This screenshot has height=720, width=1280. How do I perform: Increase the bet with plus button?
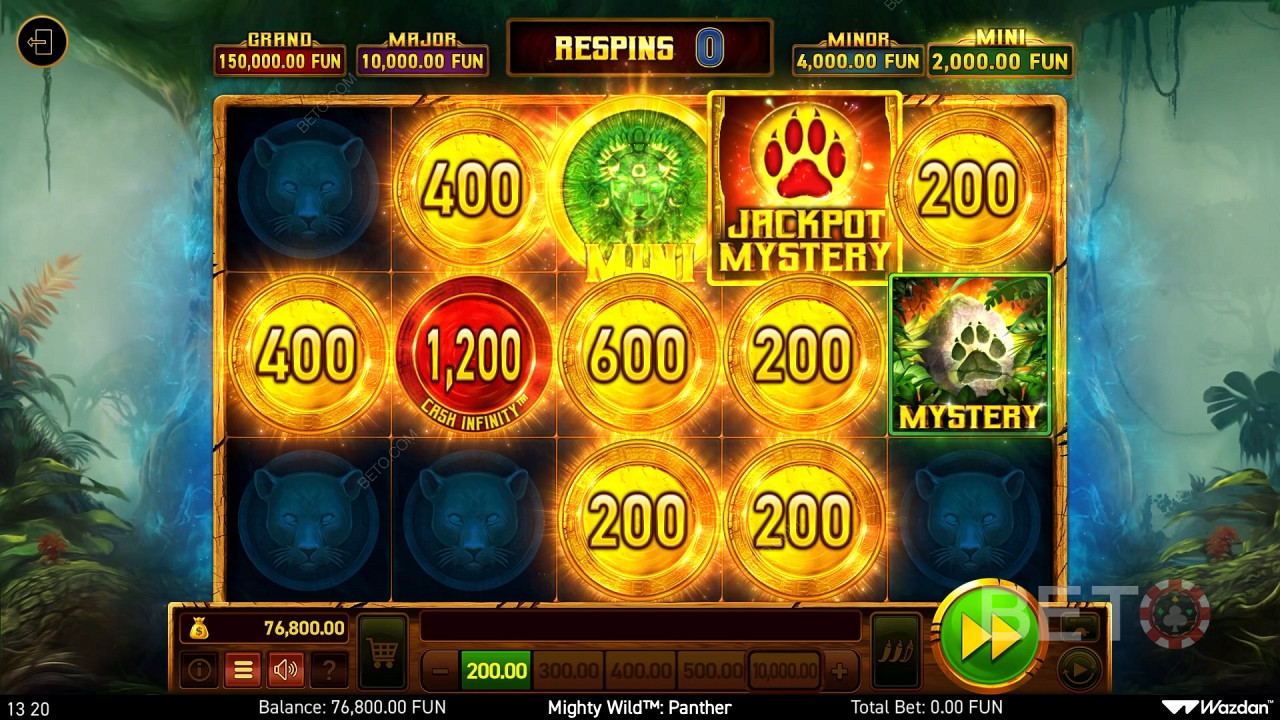point(840,670)
